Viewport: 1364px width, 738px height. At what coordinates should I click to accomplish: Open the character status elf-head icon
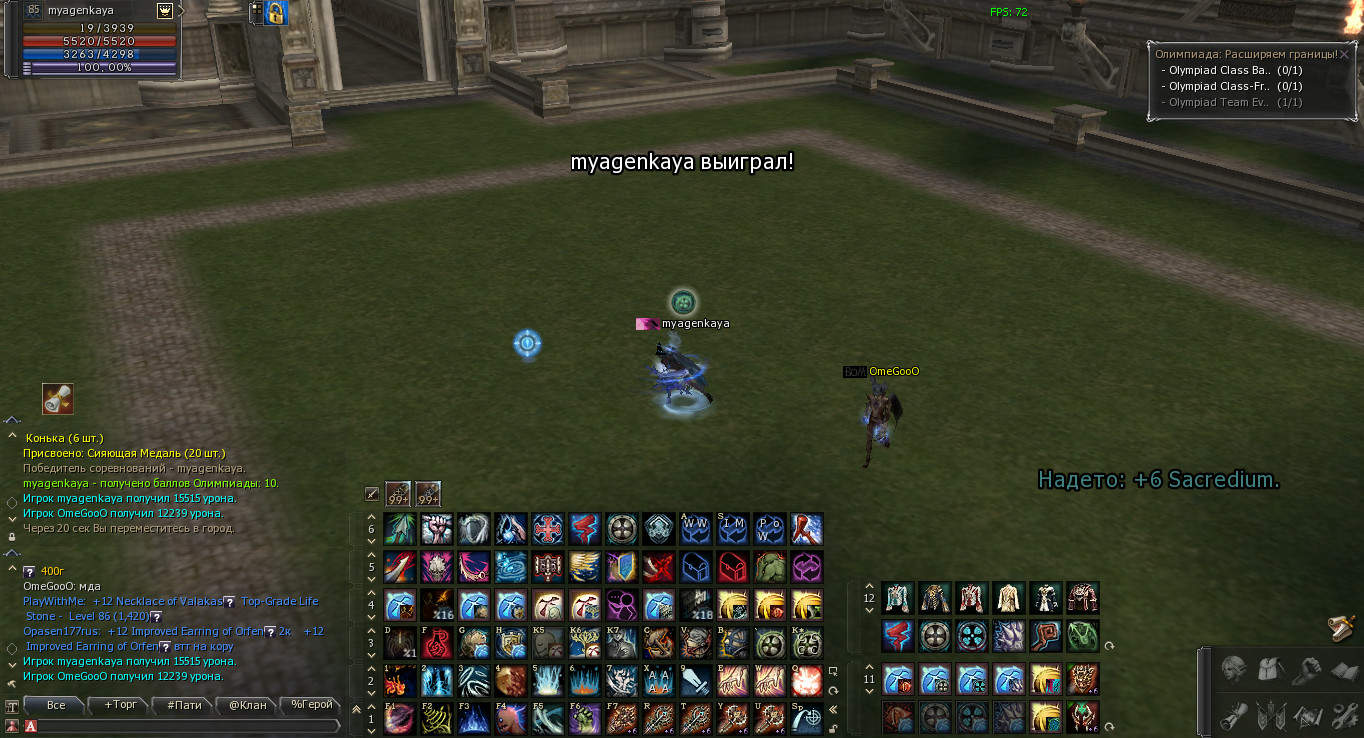1233,670
